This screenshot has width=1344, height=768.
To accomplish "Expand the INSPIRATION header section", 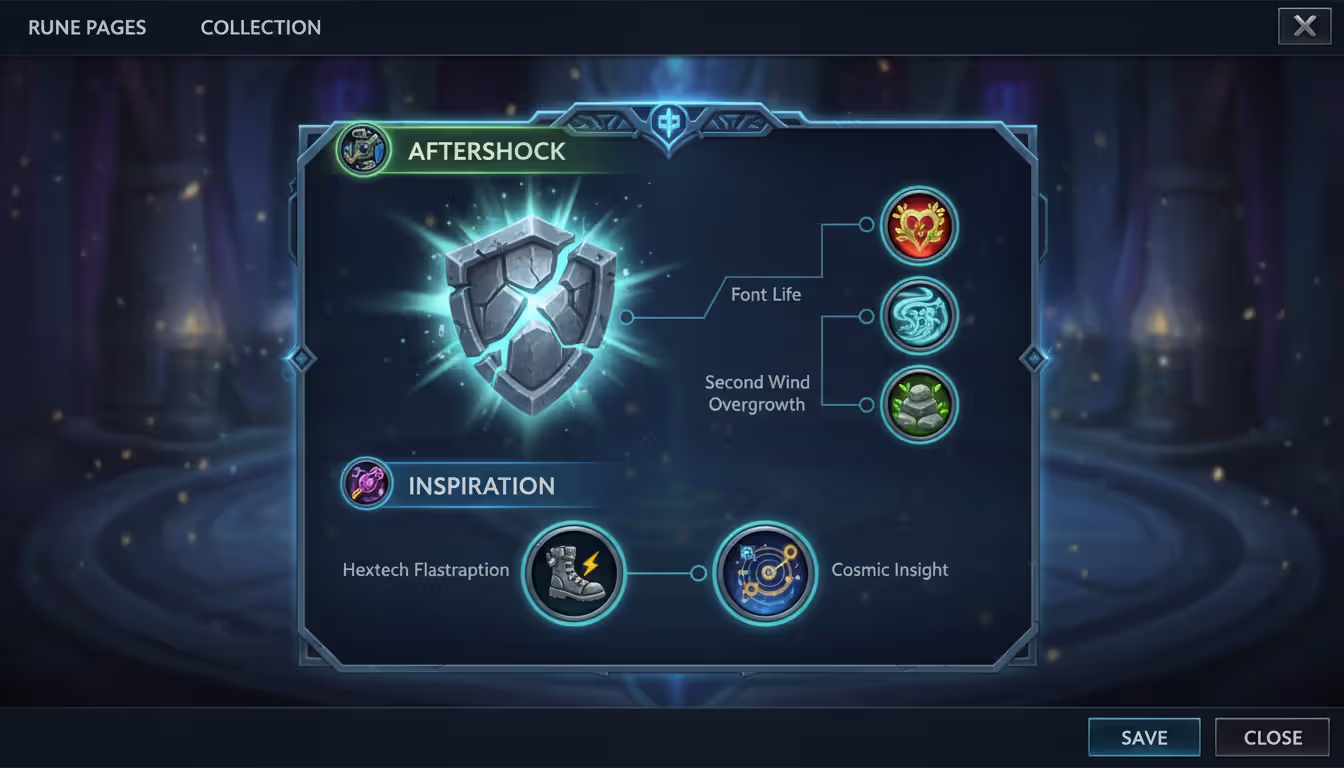I will pos(481,485).
